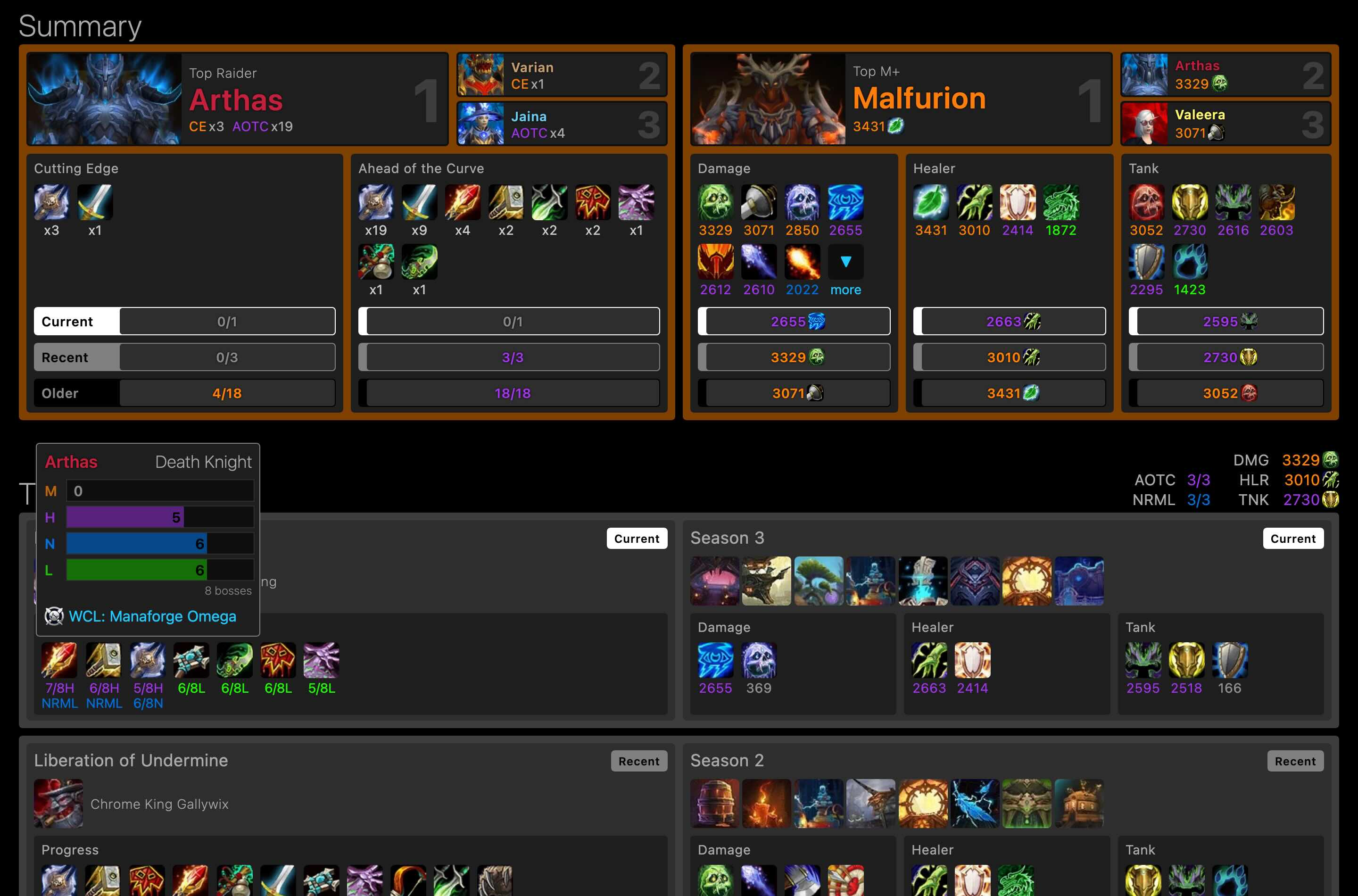
Task: Click the Blood tank spec icon scored 3052
Action: [x=1147, y=202]
